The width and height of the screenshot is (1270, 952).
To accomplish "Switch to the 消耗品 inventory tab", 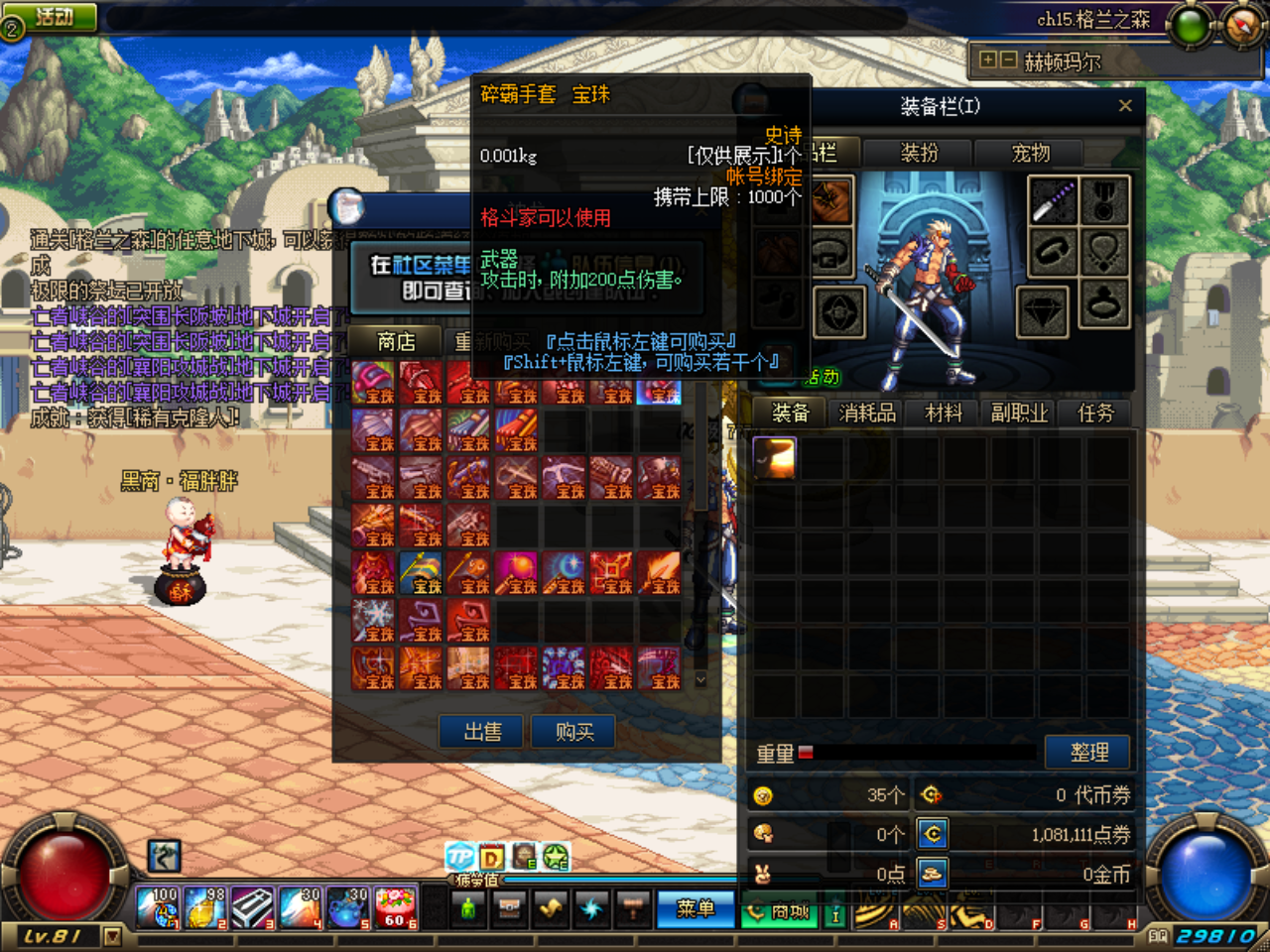I will click(865, 413).
